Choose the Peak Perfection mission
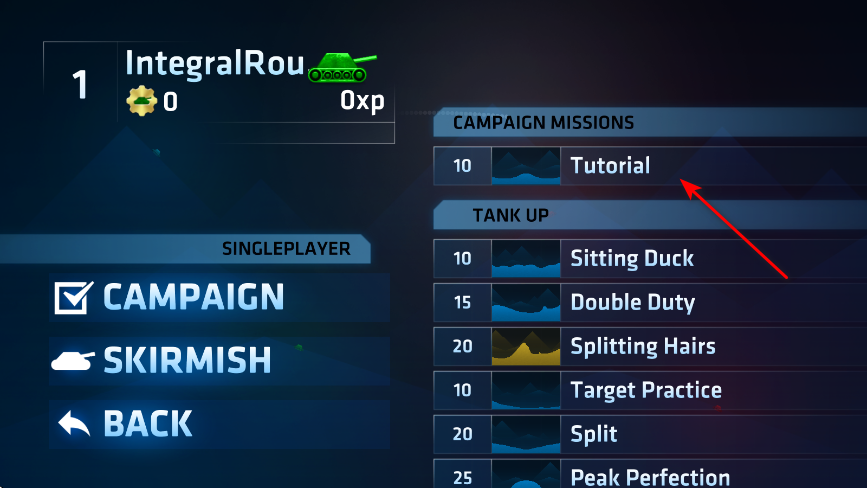This screenshot has width=867, height=488. 650,476
